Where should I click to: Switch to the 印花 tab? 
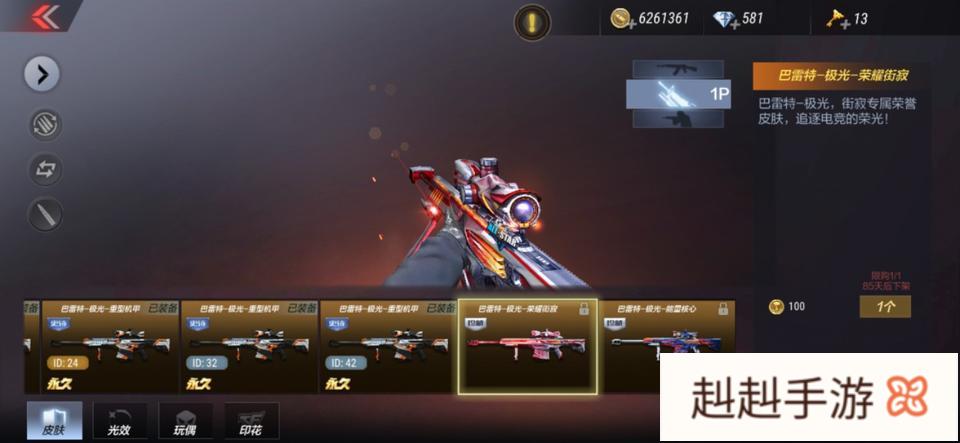pyautogui.click(x=252, y=420)
